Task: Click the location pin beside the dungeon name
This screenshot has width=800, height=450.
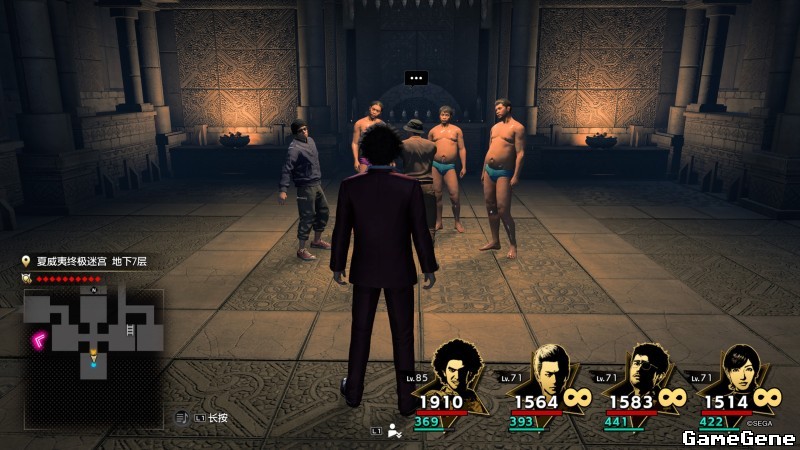Action: (27, 261)
